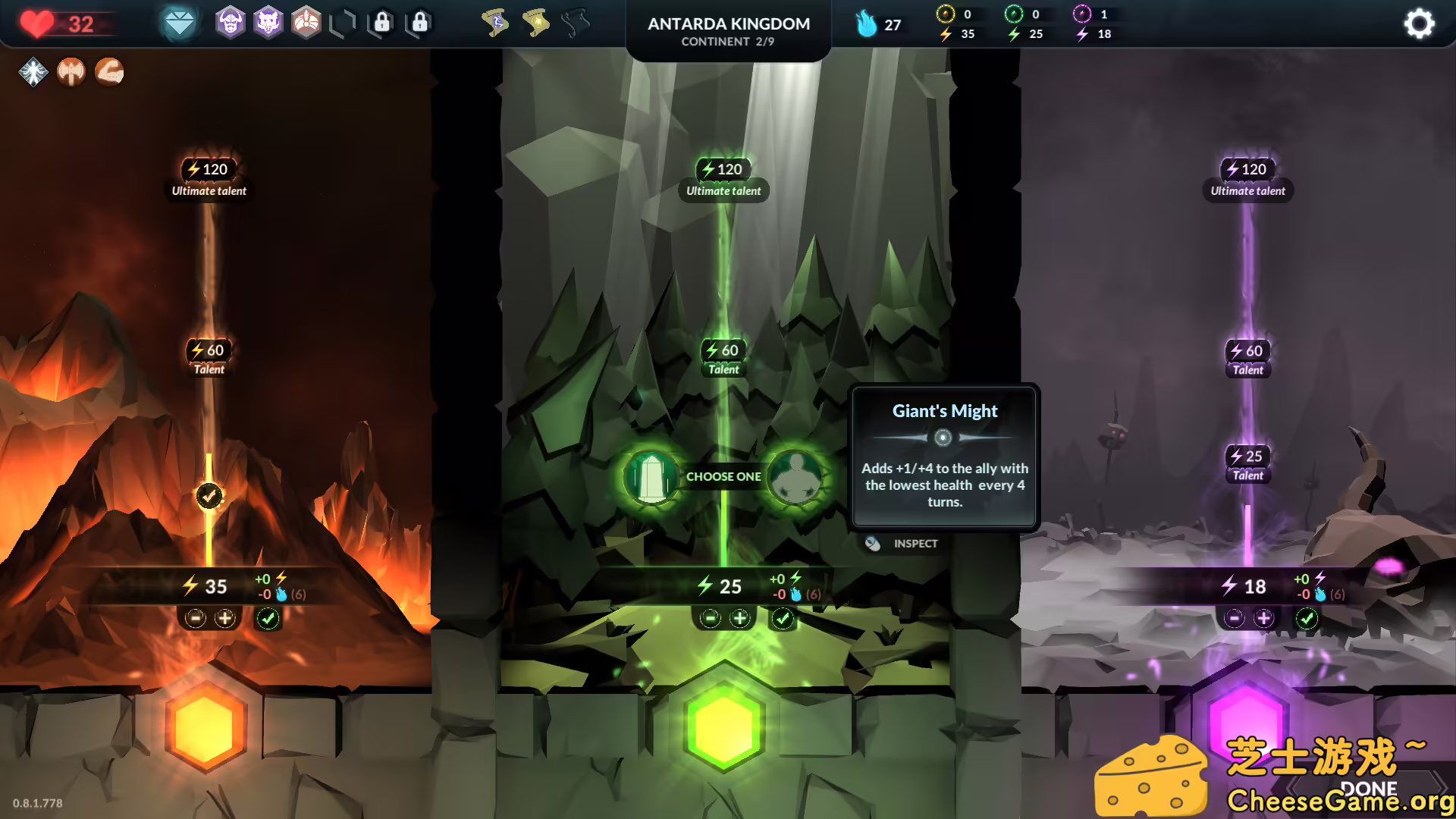Viewport: 1456px width, 819px height.
Task: Add energy to the fire tree
Action: point(225,619)
